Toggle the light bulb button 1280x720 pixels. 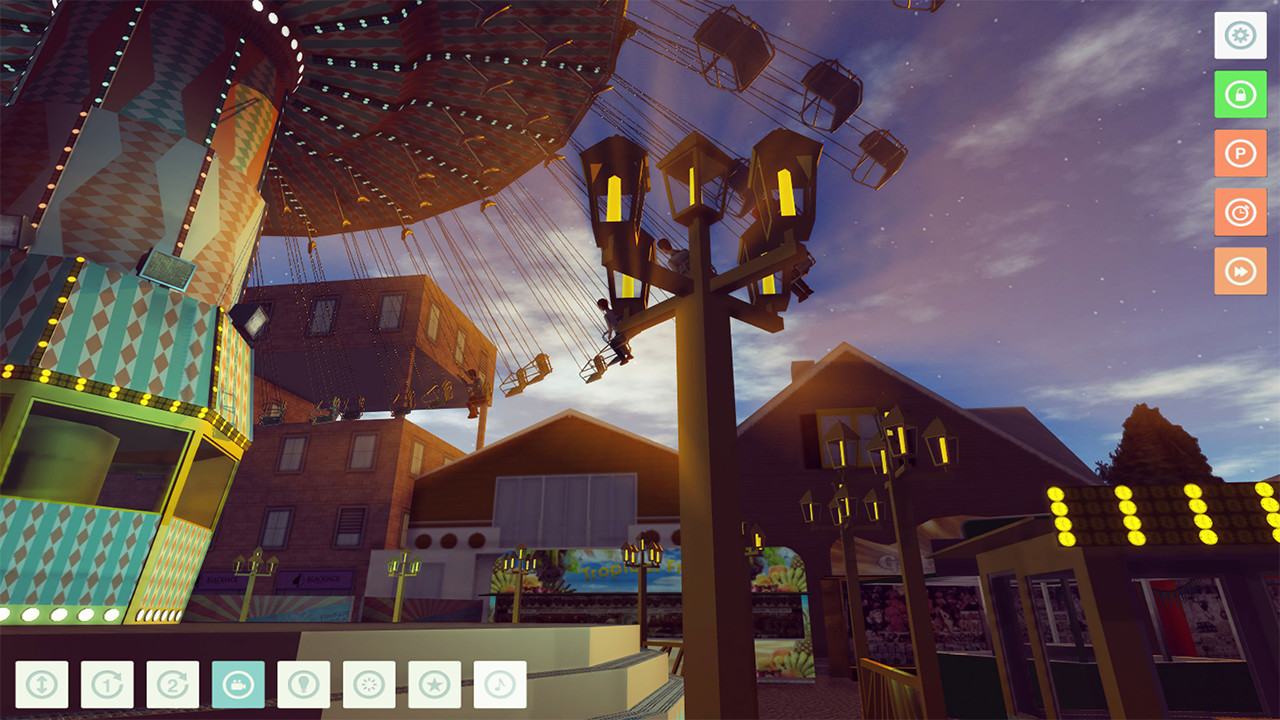(304, 685)
